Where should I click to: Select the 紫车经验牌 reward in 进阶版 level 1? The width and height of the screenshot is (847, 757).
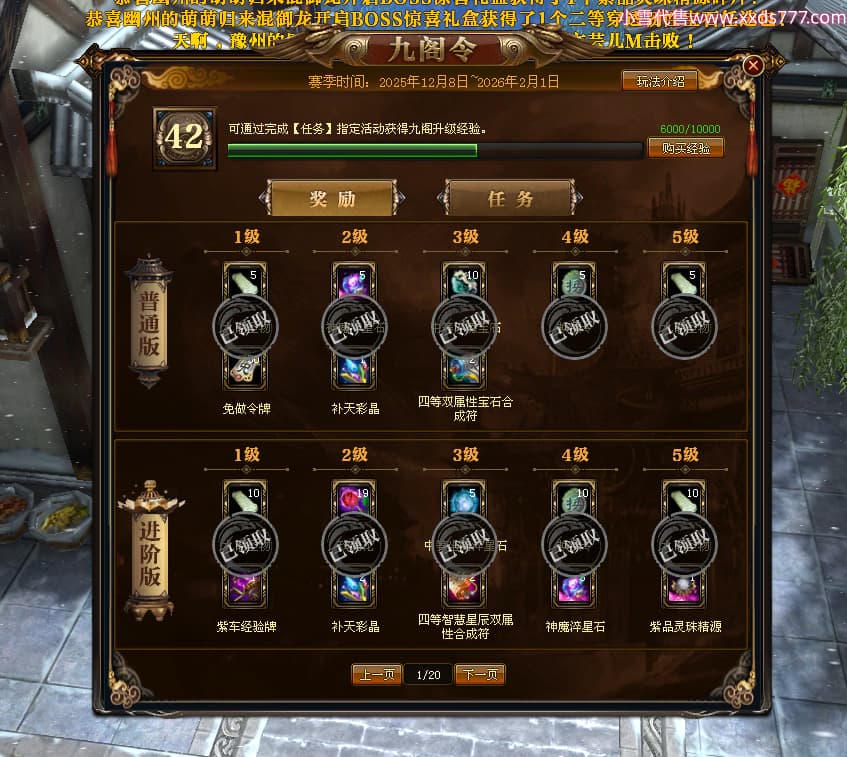point(245,588)
